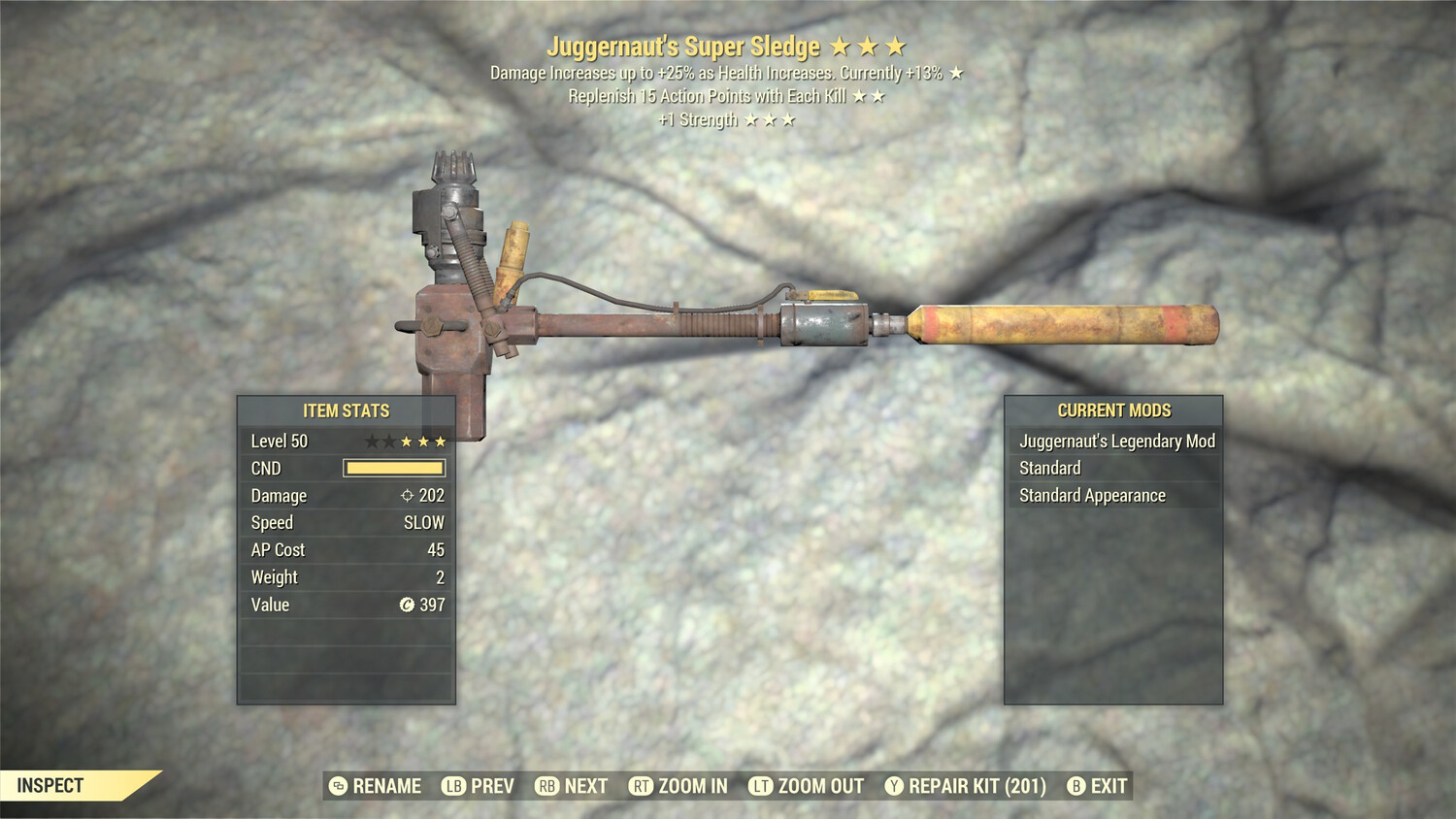Select ZOOM OUT in the bottom bar
Screen dimensions: 1456x819
click(x=807, y=786)
